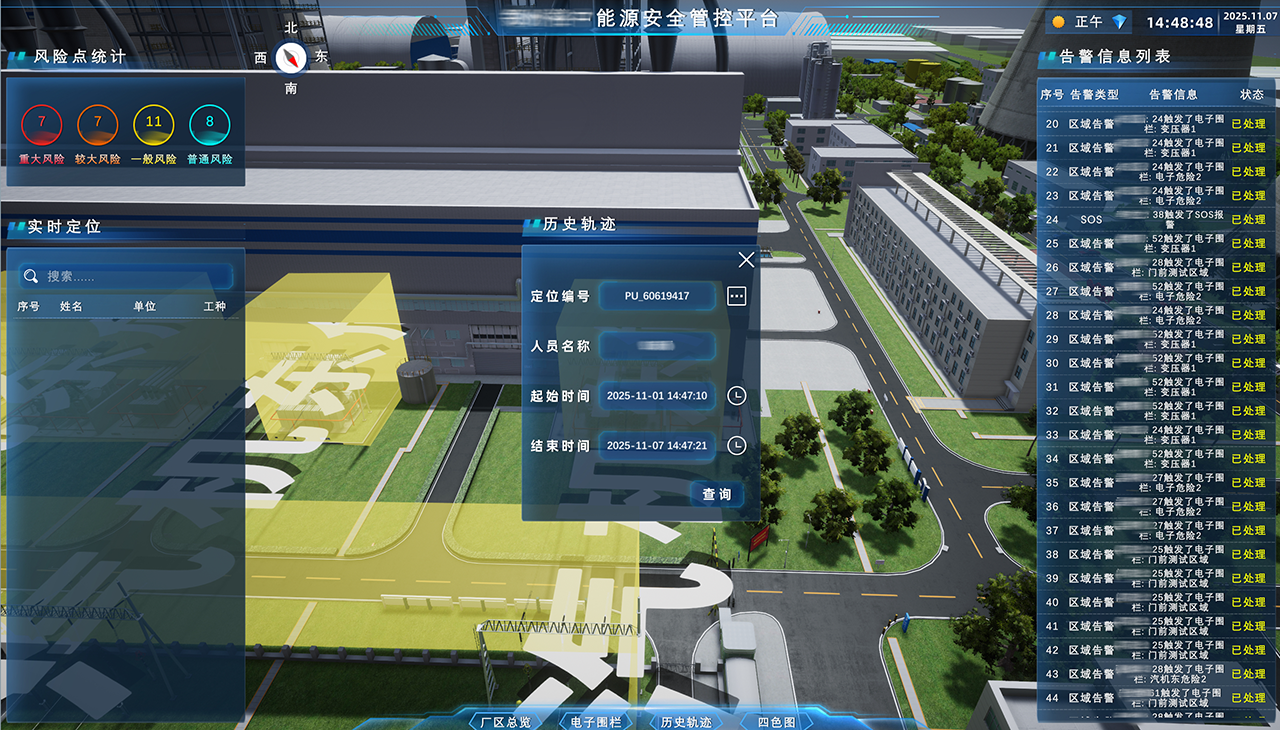Select the 定位编号 input field
The image size is (1280, 730).
(x=657, y=296)
